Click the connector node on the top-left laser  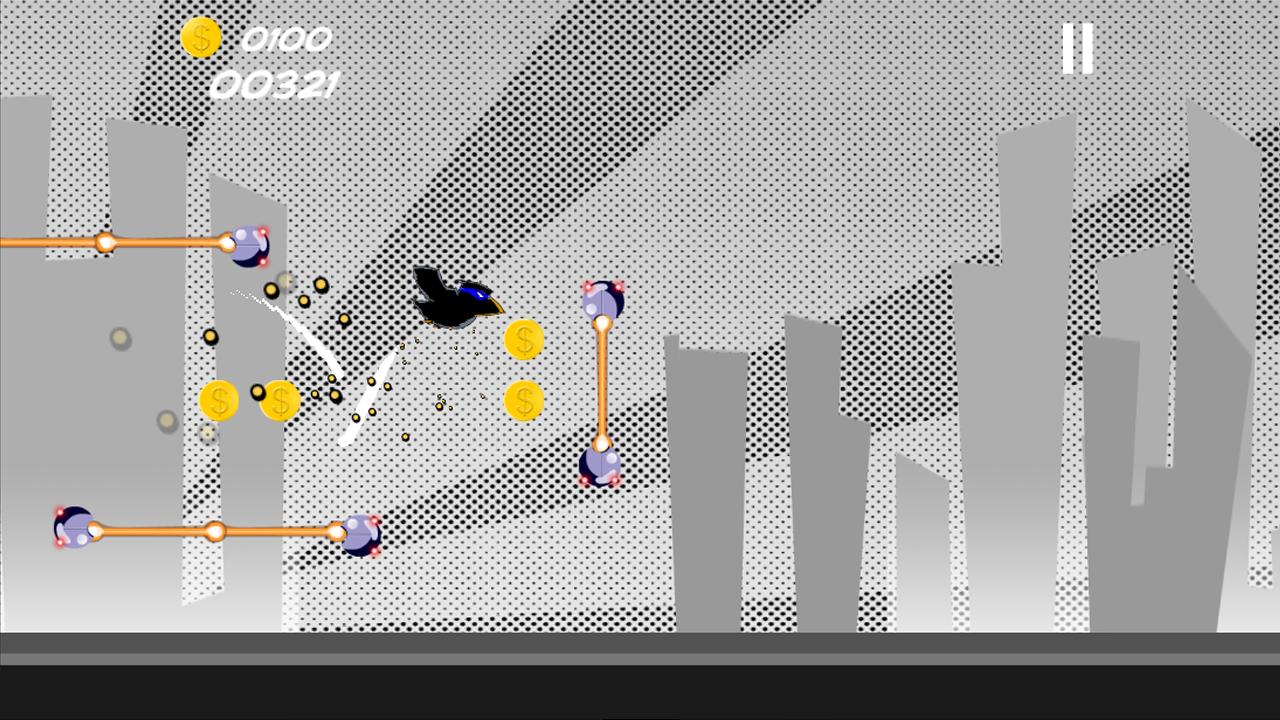point(104,242)
